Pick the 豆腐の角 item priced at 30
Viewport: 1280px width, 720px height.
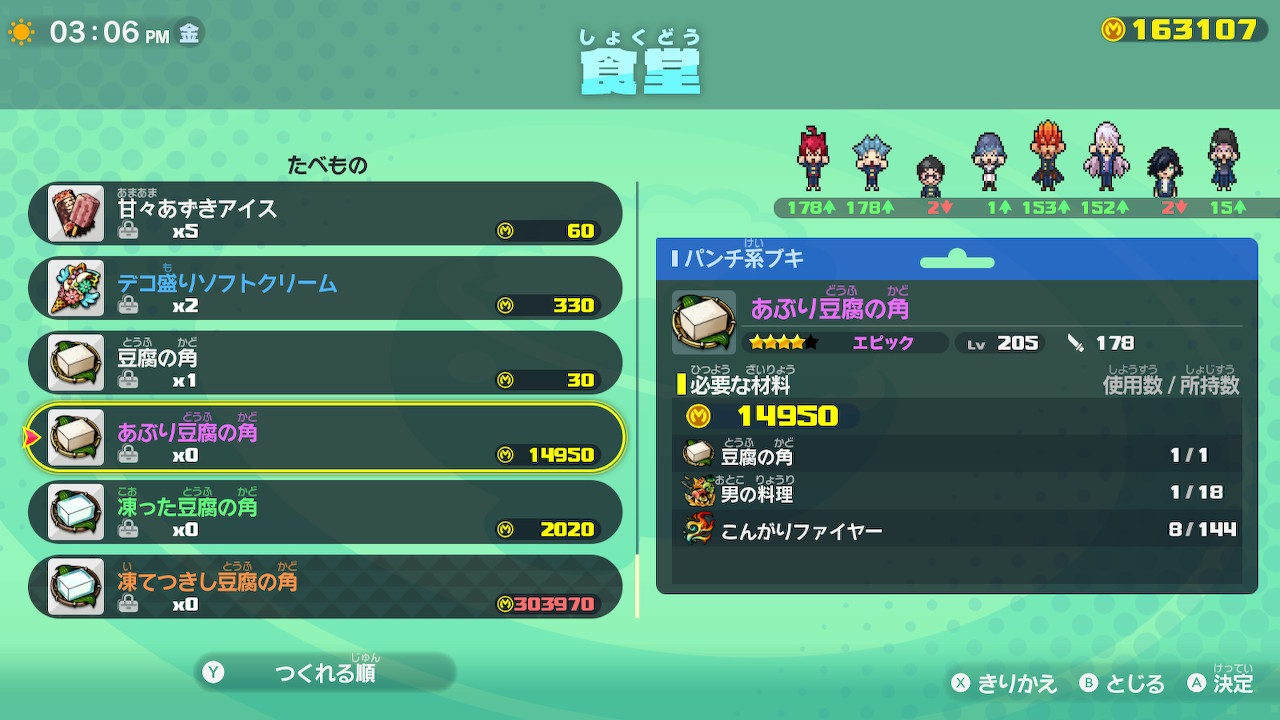pyautogui.click(x=325, y=363)
